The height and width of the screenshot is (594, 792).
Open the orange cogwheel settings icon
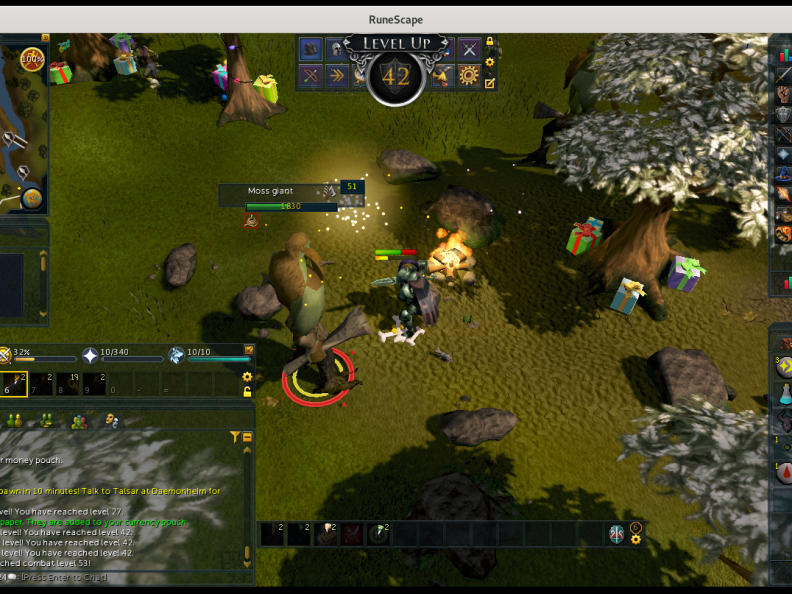point(469,76)
